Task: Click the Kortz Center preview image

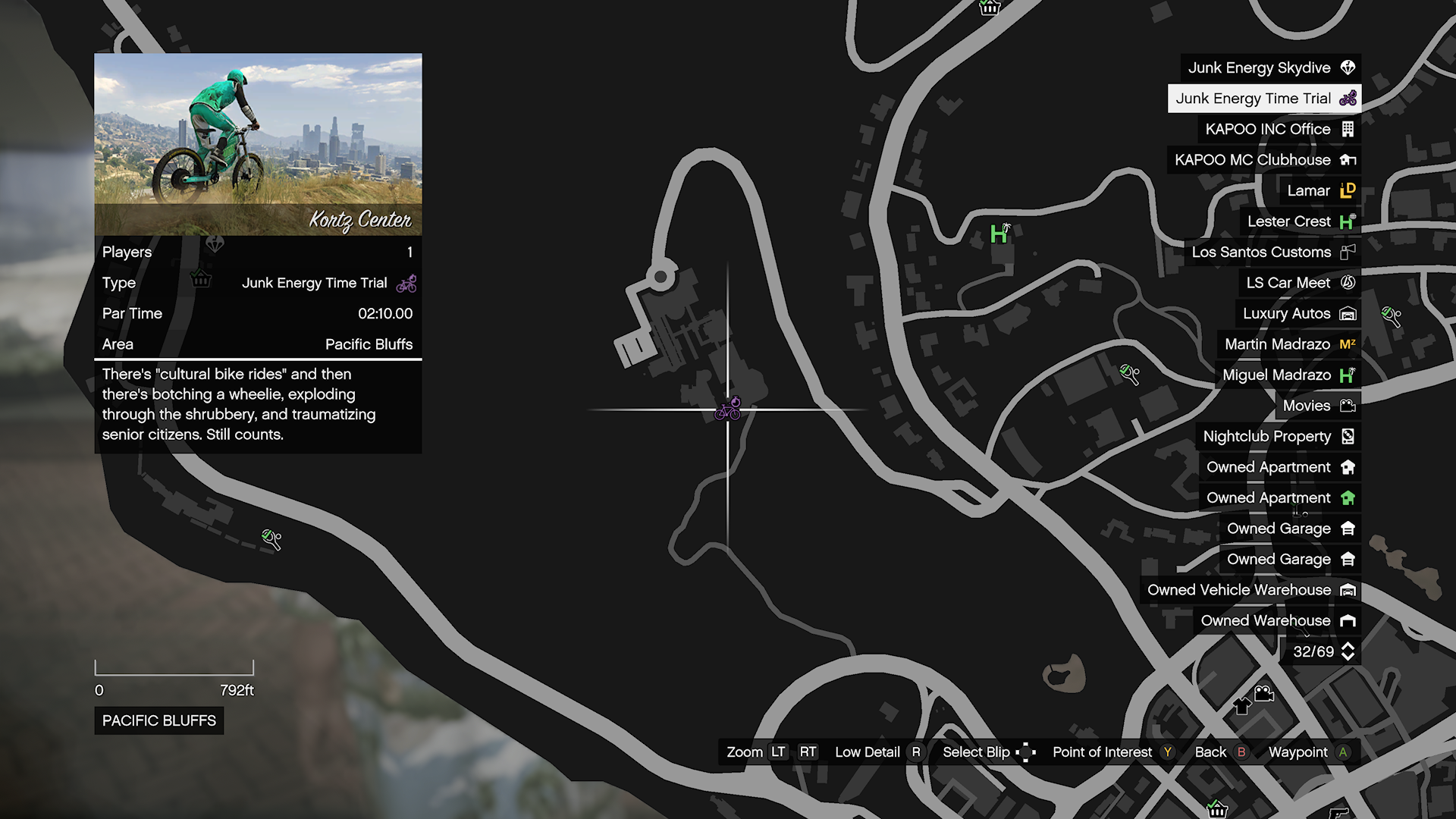Action: 258,144
